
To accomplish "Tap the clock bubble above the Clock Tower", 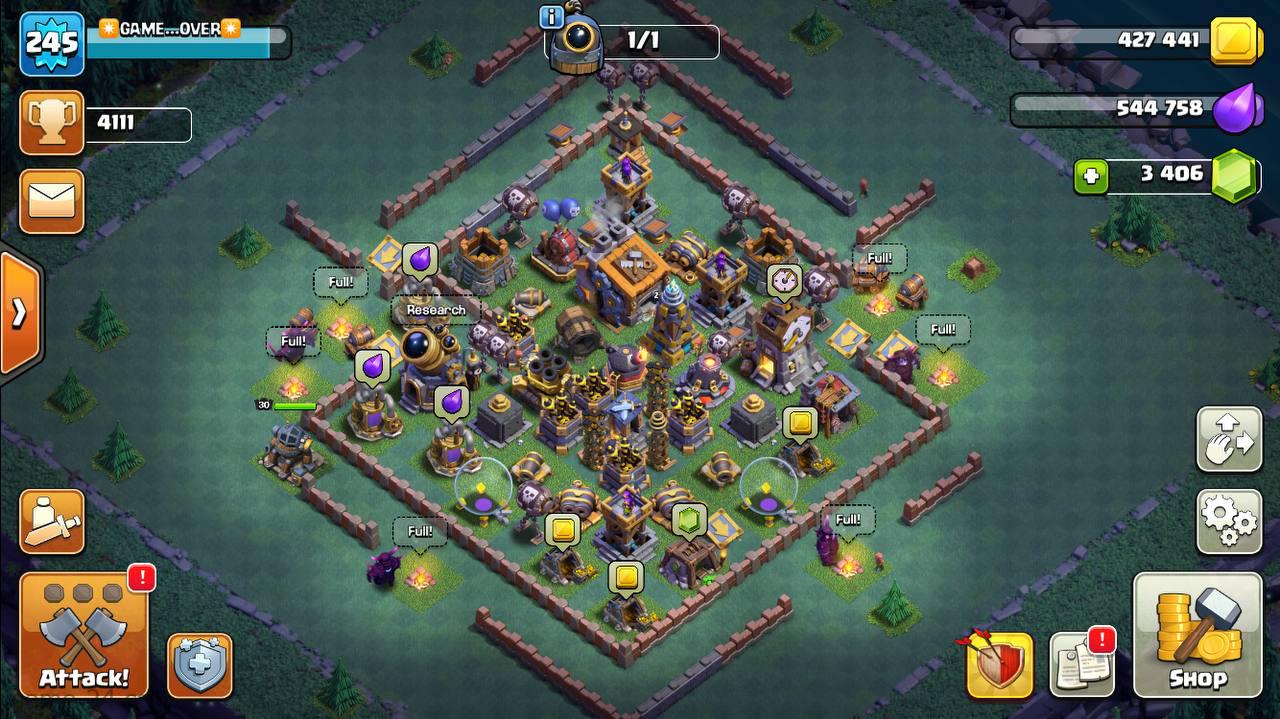I will 784,280.
